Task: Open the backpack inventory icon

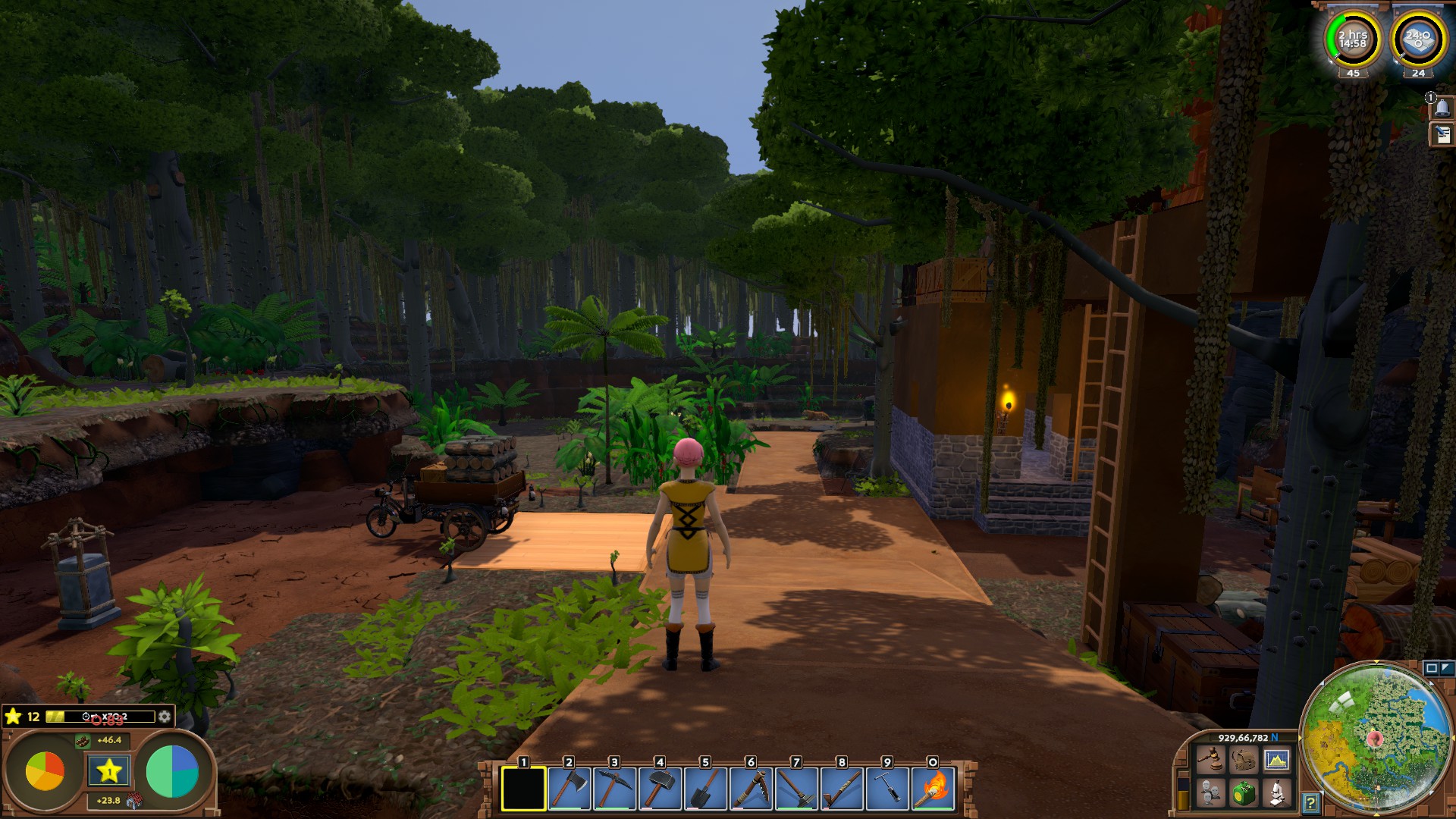Action: click(x=1244, y=759)
